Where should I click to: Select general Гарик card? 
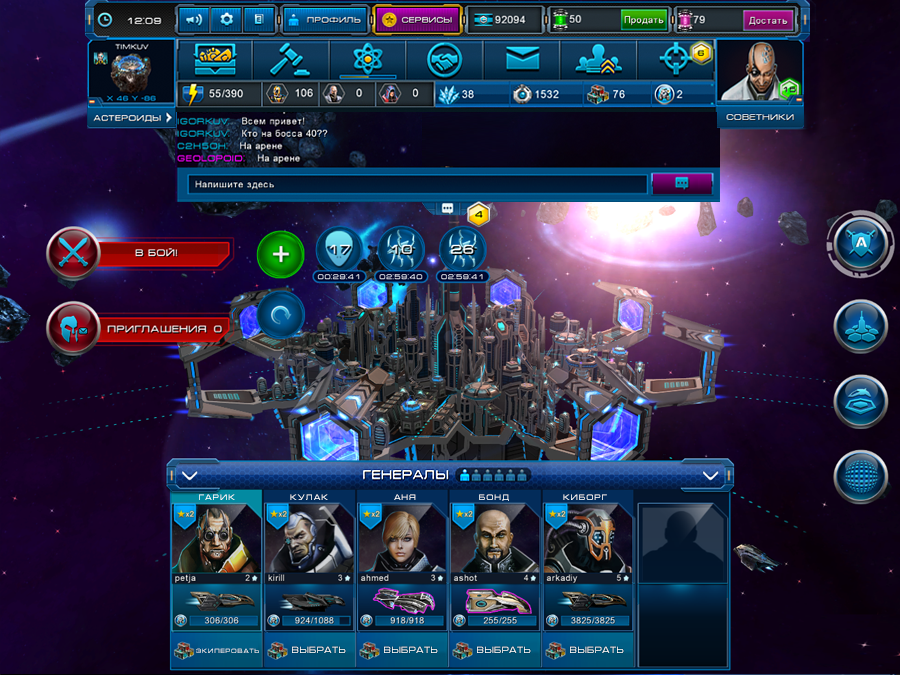pos(216,545)
